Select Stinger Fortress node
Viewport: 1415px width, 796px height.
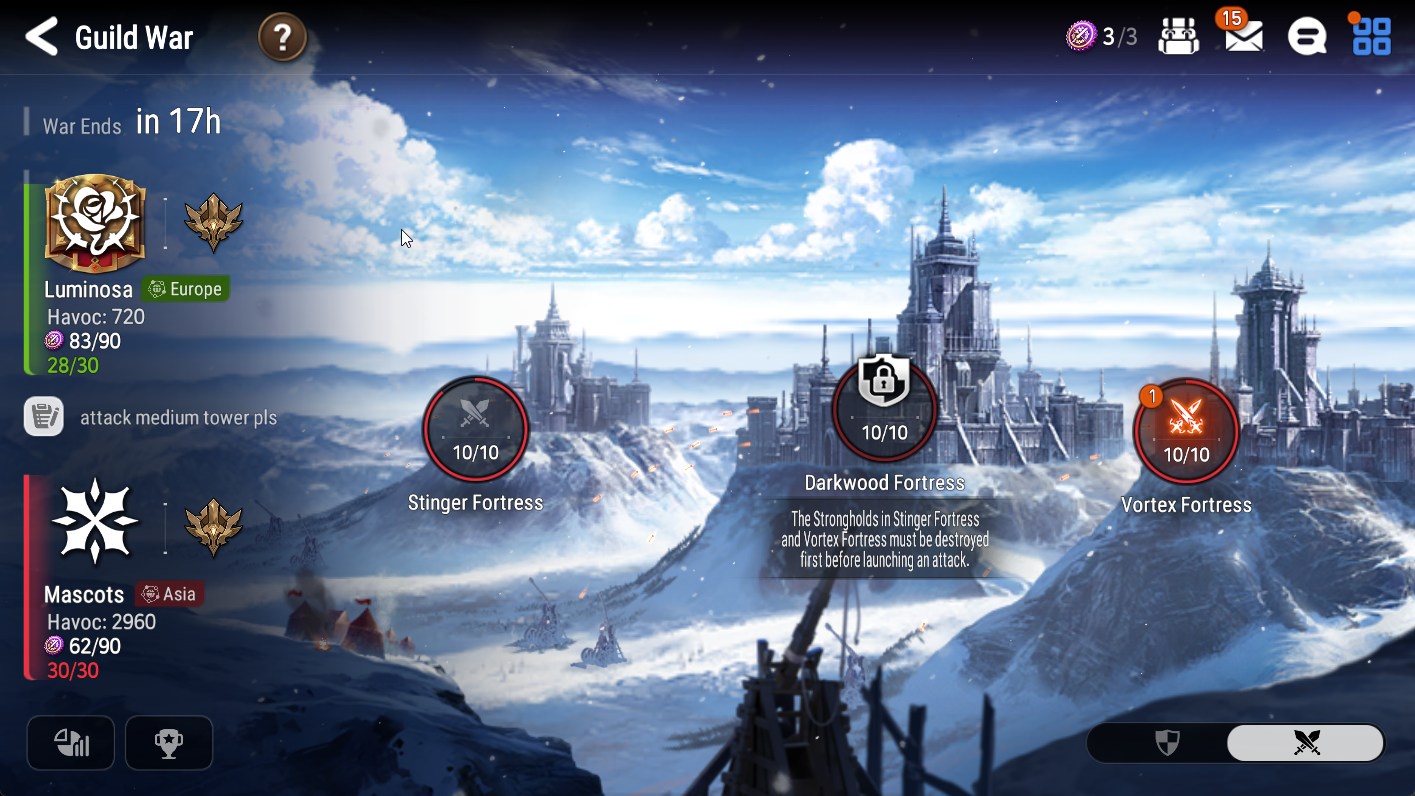coord(475,428)
